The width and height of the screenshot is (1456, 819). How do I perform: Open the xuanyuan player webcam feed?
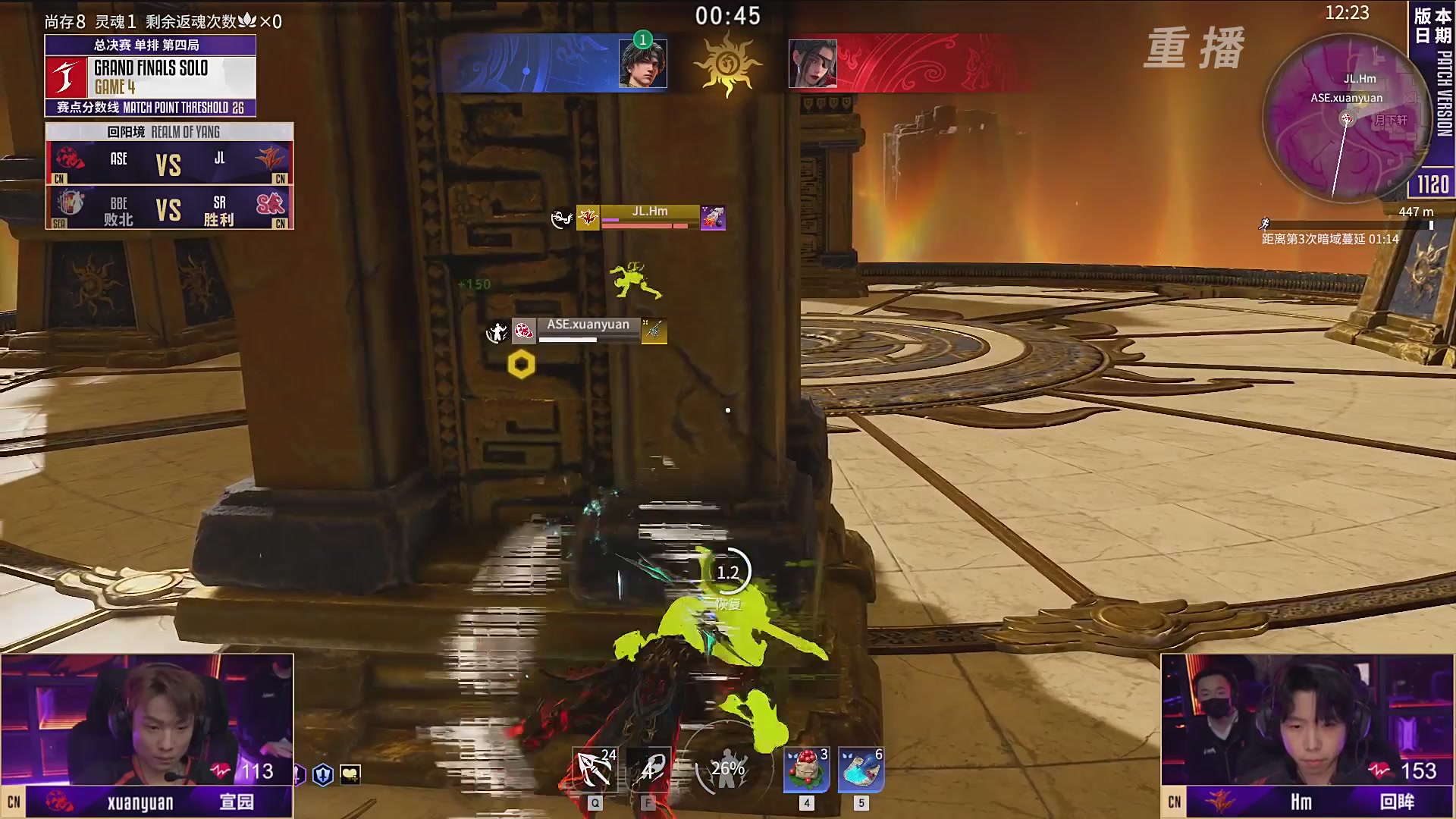click(x=146, y=720)
